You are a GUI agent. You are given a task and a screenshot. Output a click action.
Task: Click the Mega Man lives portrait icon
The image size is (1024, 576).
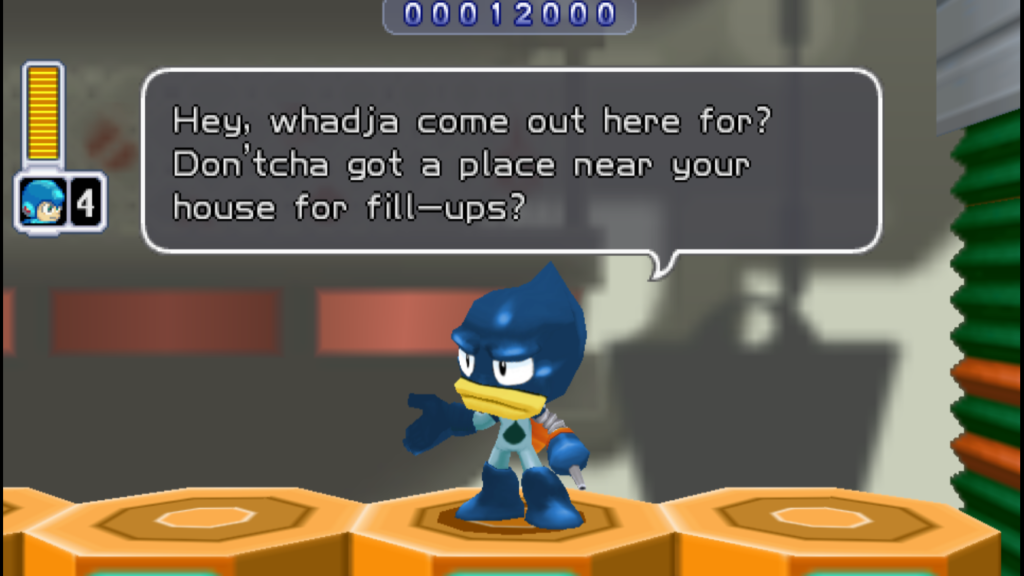coord(42,202)
